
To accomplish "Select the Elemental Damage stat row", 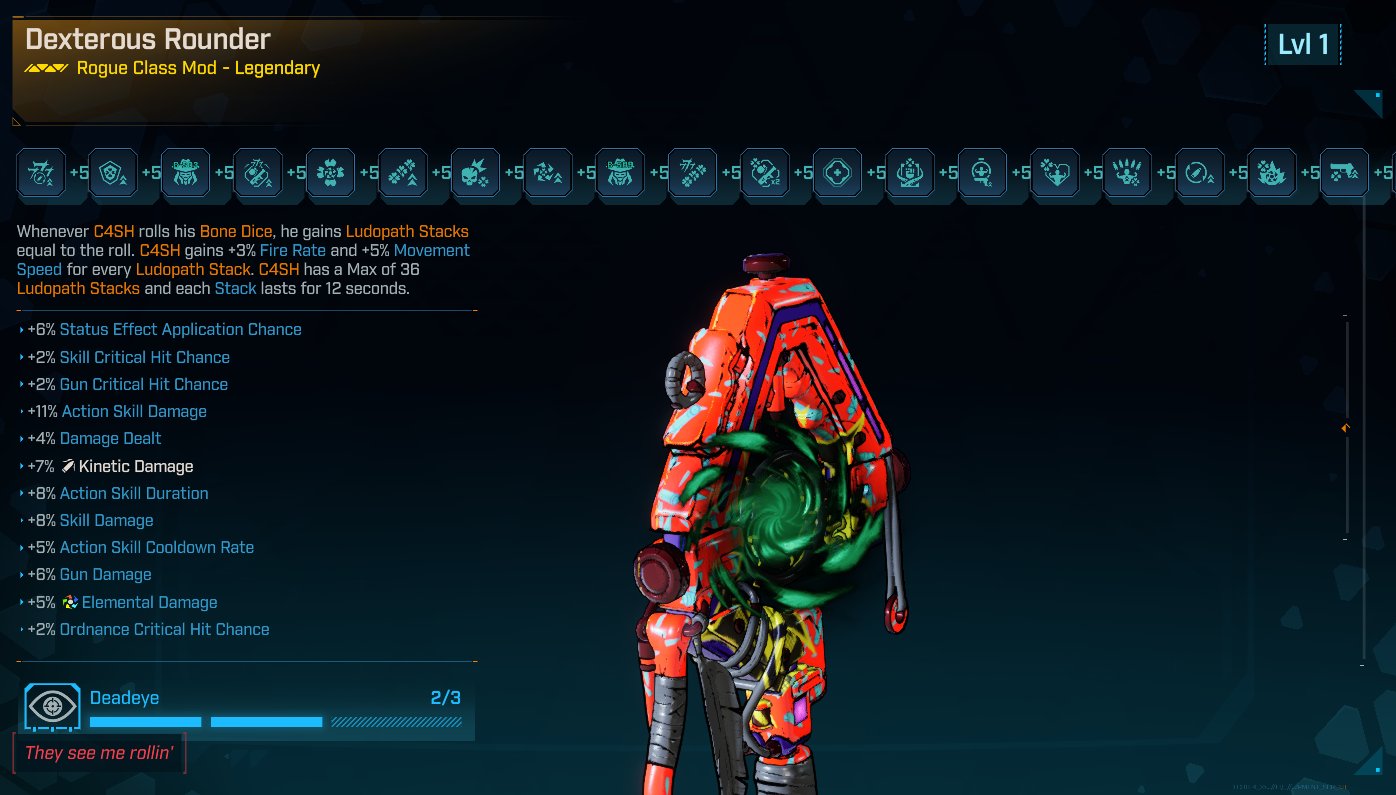I will click(148, 602).
